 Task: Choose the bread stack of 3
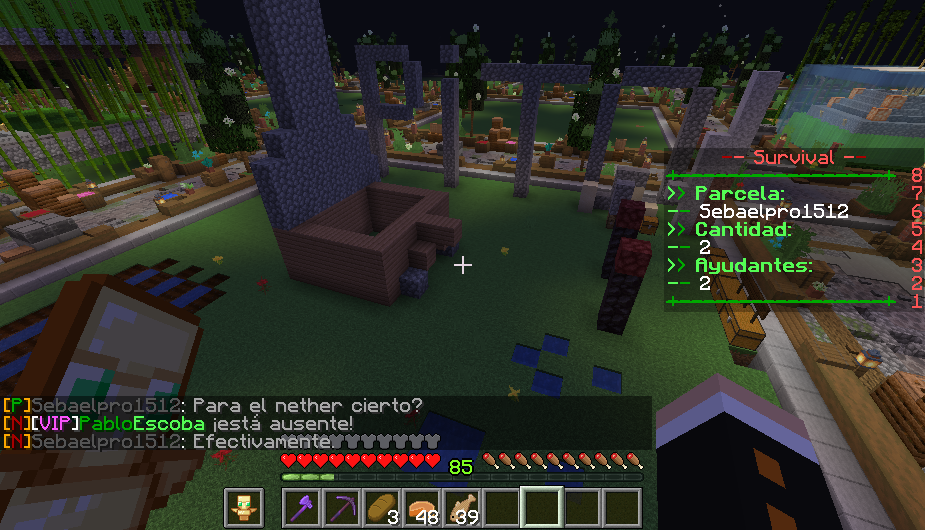click(x=382, y=507)
